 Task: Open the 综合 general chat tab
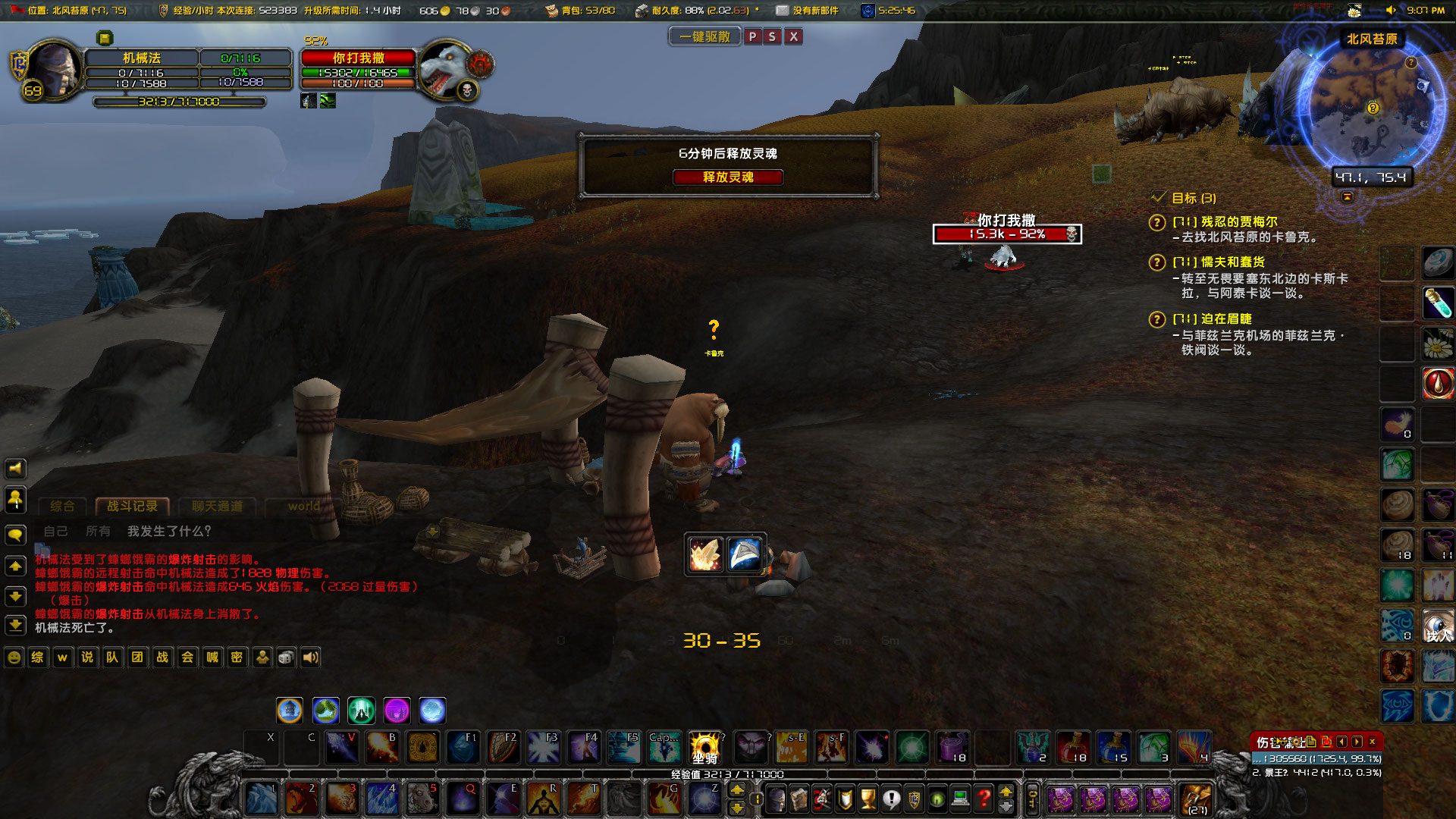point(62,506)
